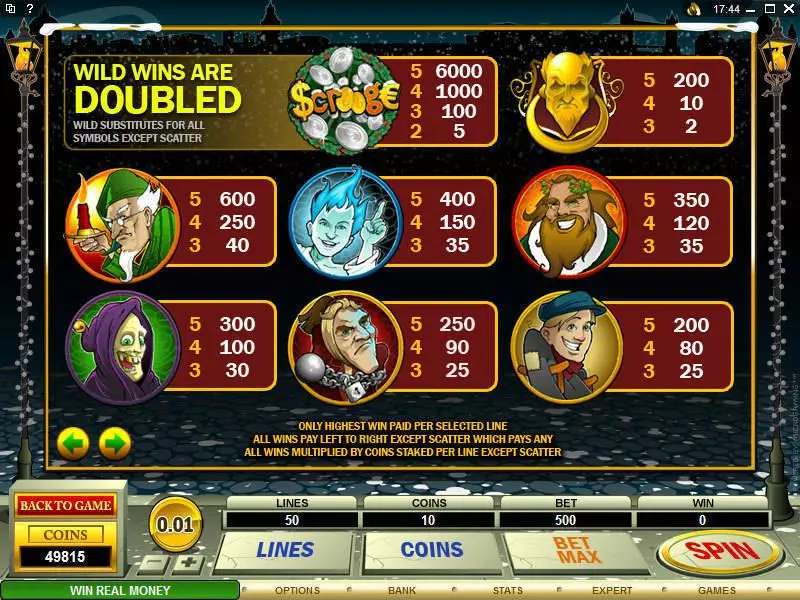Hit the red SPIN button

point(720,552)
